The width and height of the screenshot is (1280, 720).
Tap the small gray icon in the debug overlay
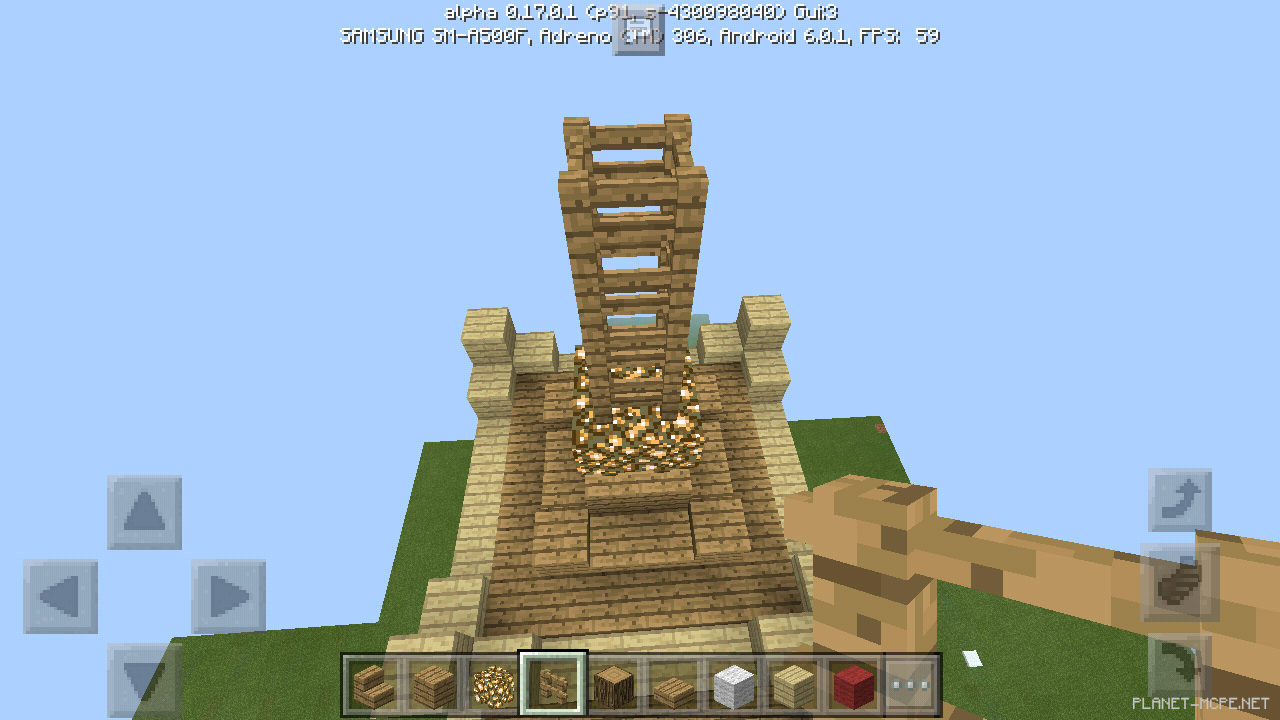click(x=638, y=32)
